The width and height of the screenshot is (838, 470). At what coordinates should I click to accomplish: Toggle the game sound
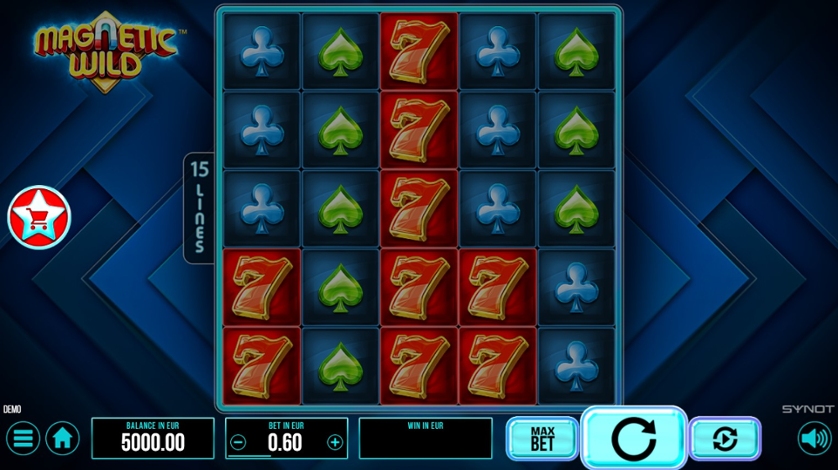click(814, 438)
